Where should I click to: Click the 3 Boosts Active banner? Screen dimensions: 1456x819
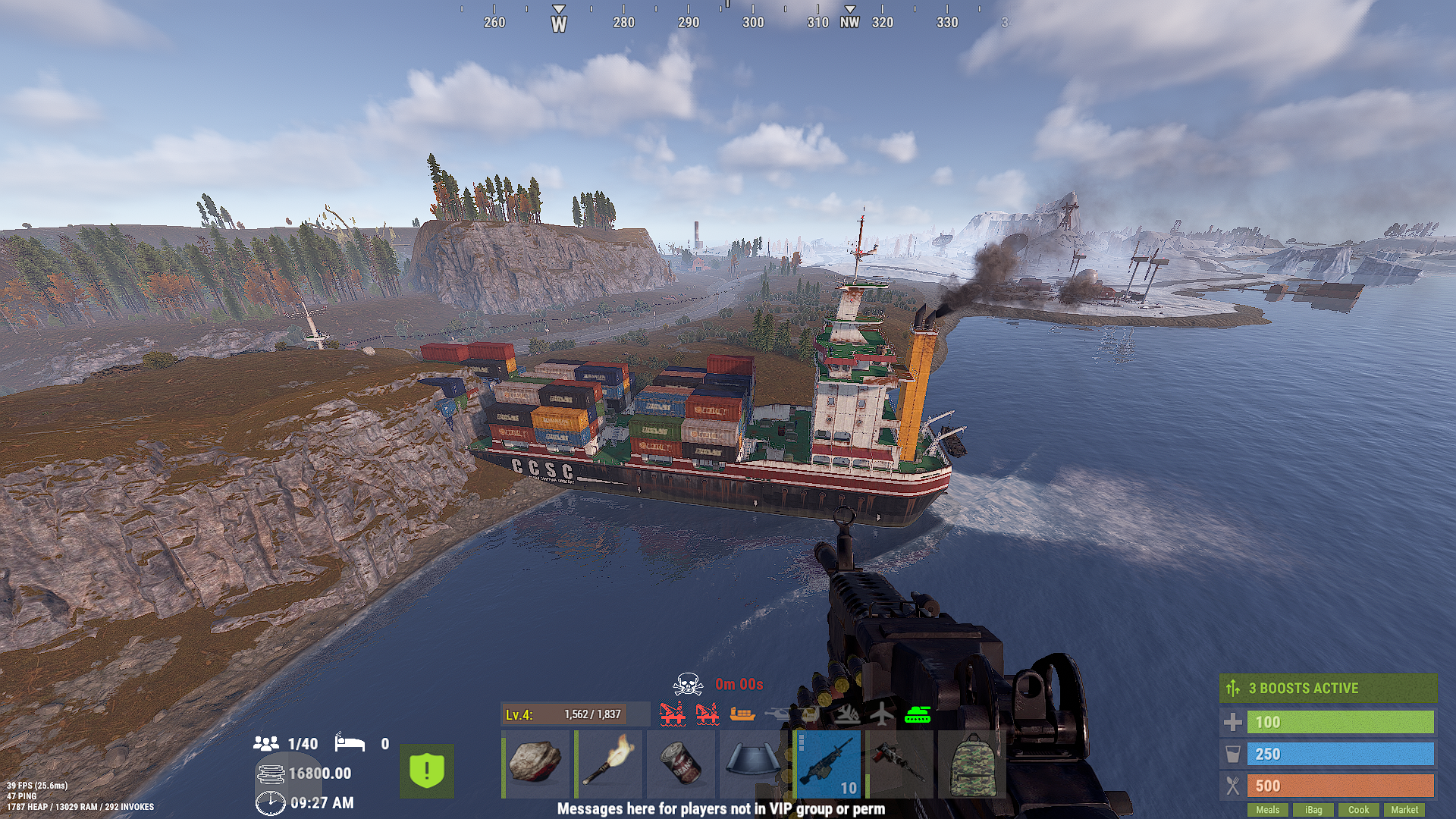(1328, 689)
